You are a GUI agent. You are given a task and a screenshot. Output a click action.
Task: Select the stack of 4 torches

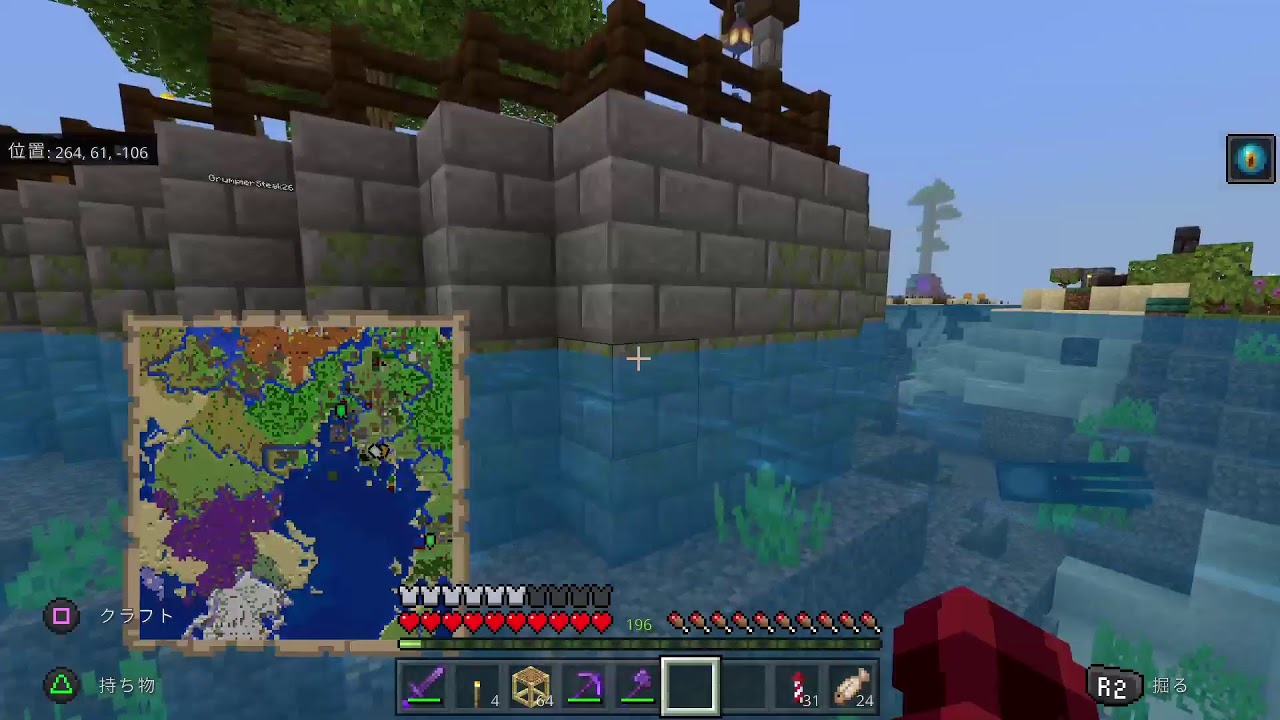[476, 686]
